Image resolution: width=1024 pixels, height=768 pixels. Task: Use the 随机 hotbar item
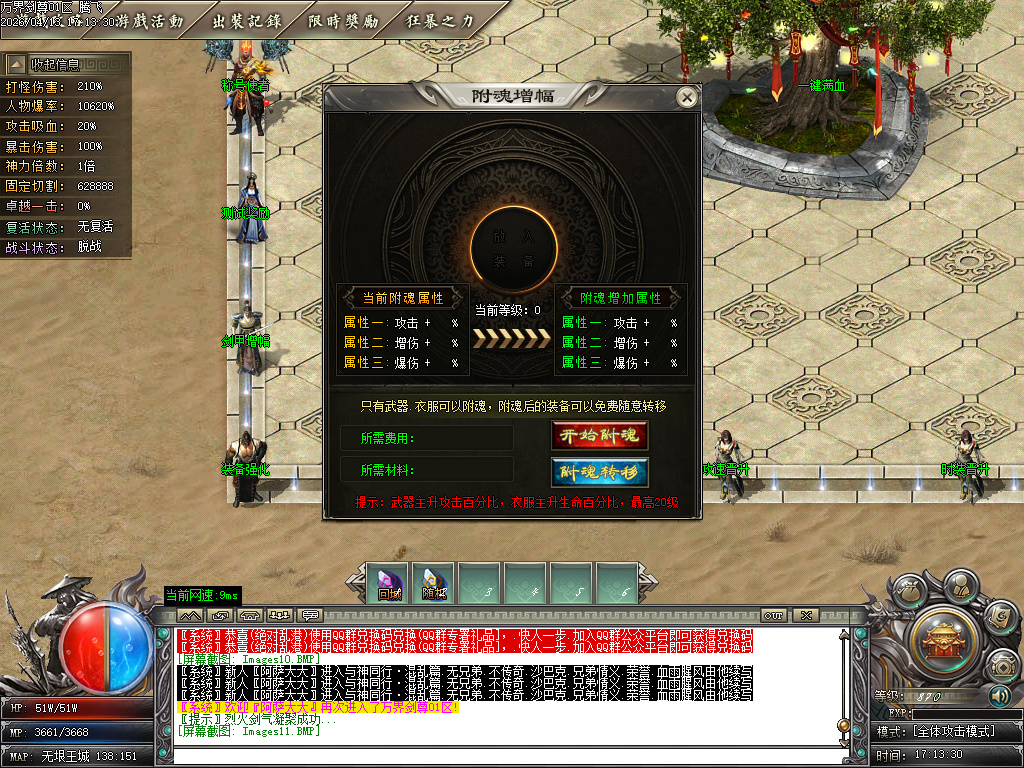tap(434, 582)
